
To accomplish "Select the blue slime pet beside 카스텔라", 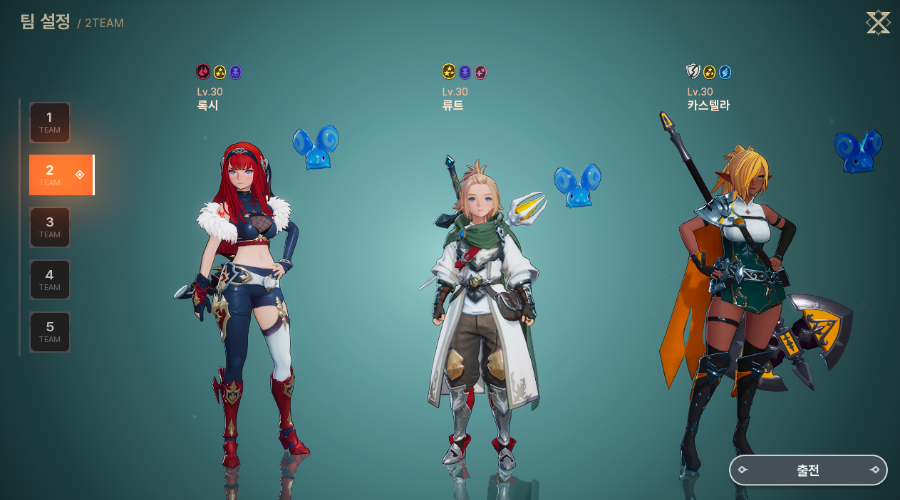I will coord(857,150).
